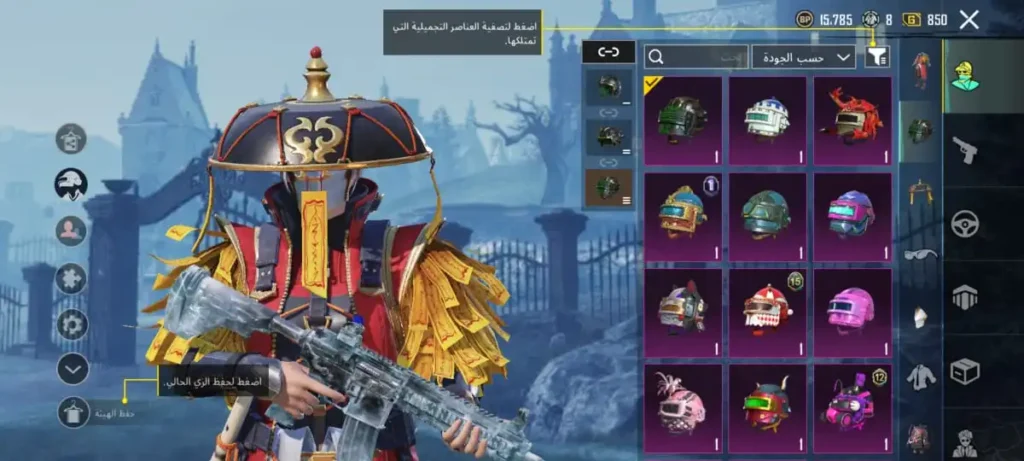Open the gear icon on the left sidebar
This screenshot has width=1024, height=461.
72,324
